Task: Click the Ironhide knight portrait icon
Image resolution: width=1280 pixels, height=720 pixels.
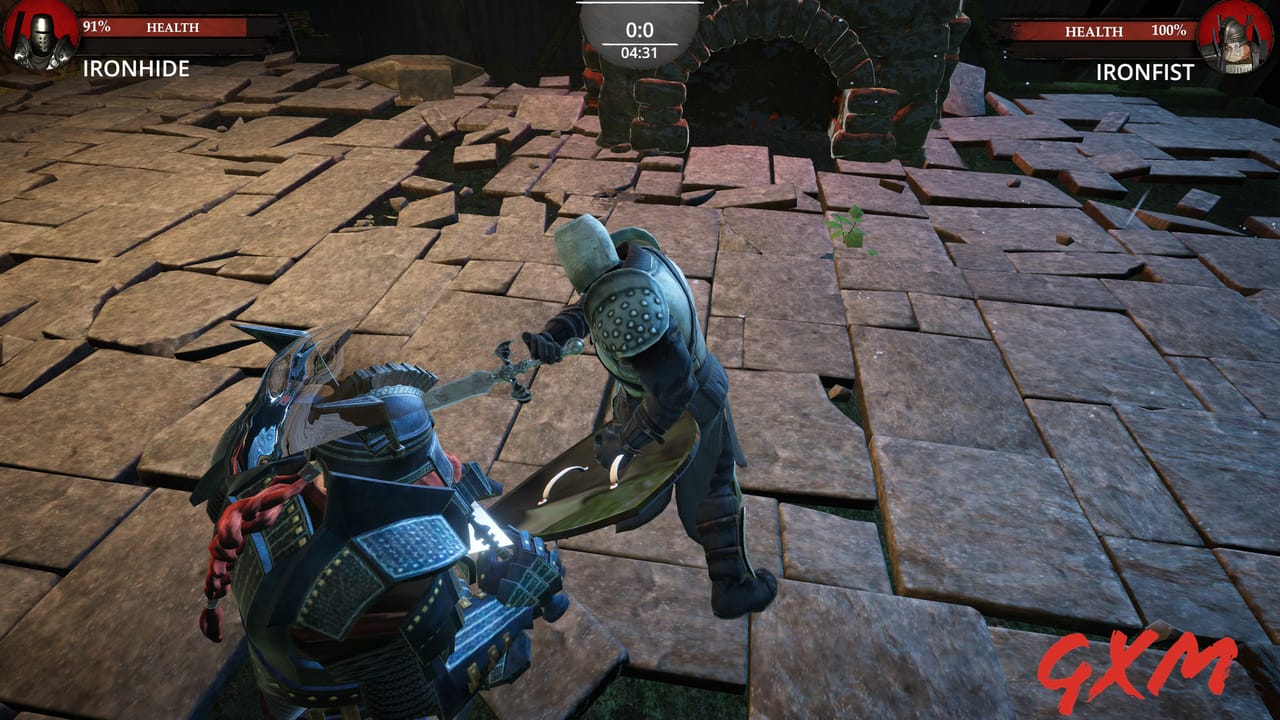Action: (x=40, y=35)
